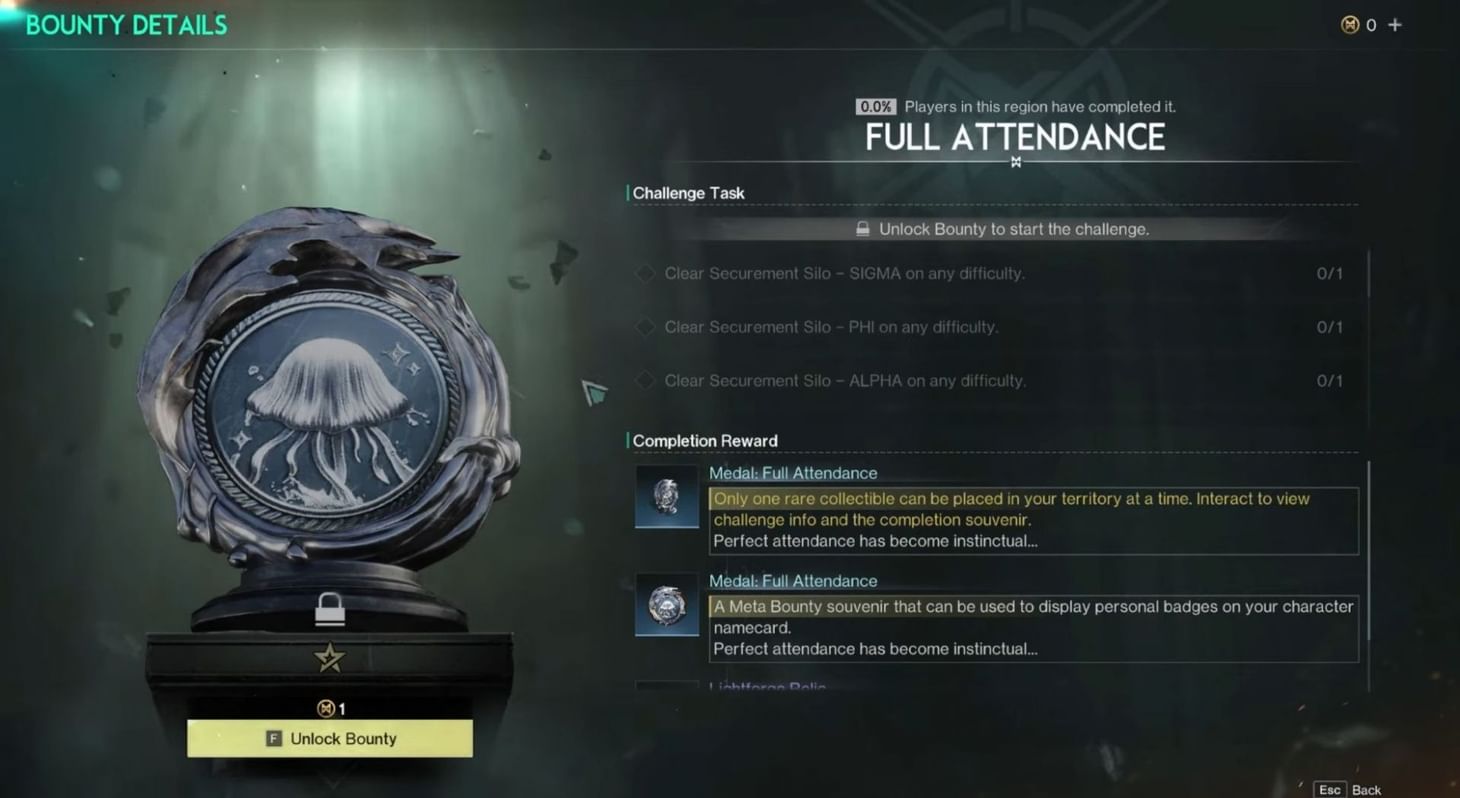Screen dimensions: 1460x798
Task: Expand the Challenge Task section
Action: pos(688,192)
